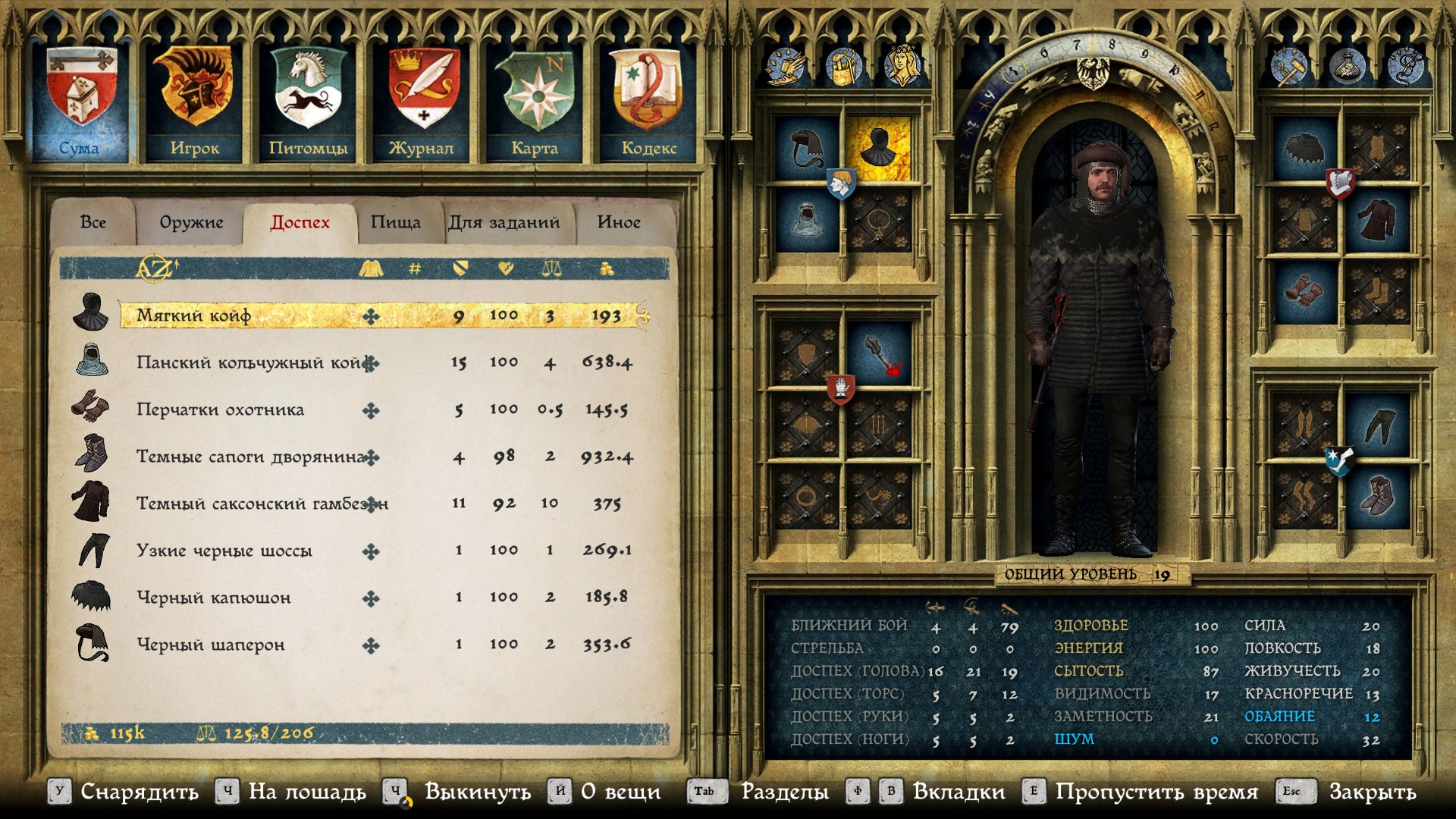Choose the Перчатки охотника row

point(220,409)
